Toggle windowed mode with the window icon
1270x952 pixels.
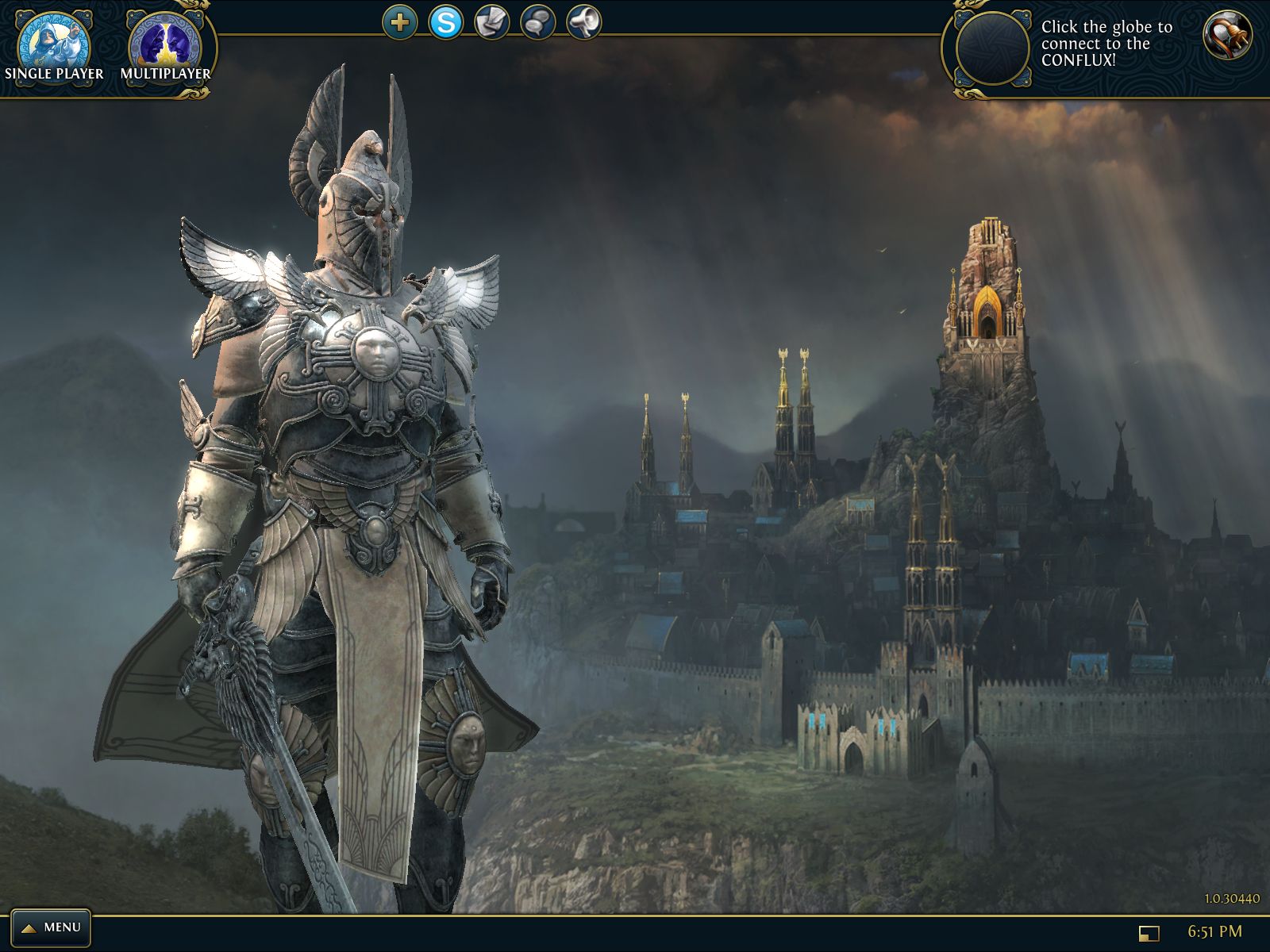[x=1149, y=933]
